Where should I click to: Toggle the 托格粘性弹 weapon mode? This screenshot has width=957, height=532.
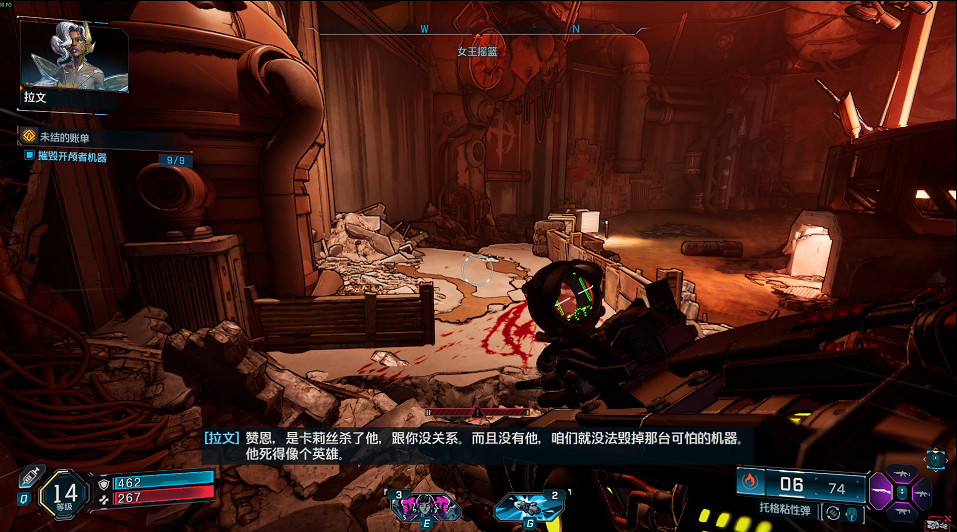coord(831,512)
